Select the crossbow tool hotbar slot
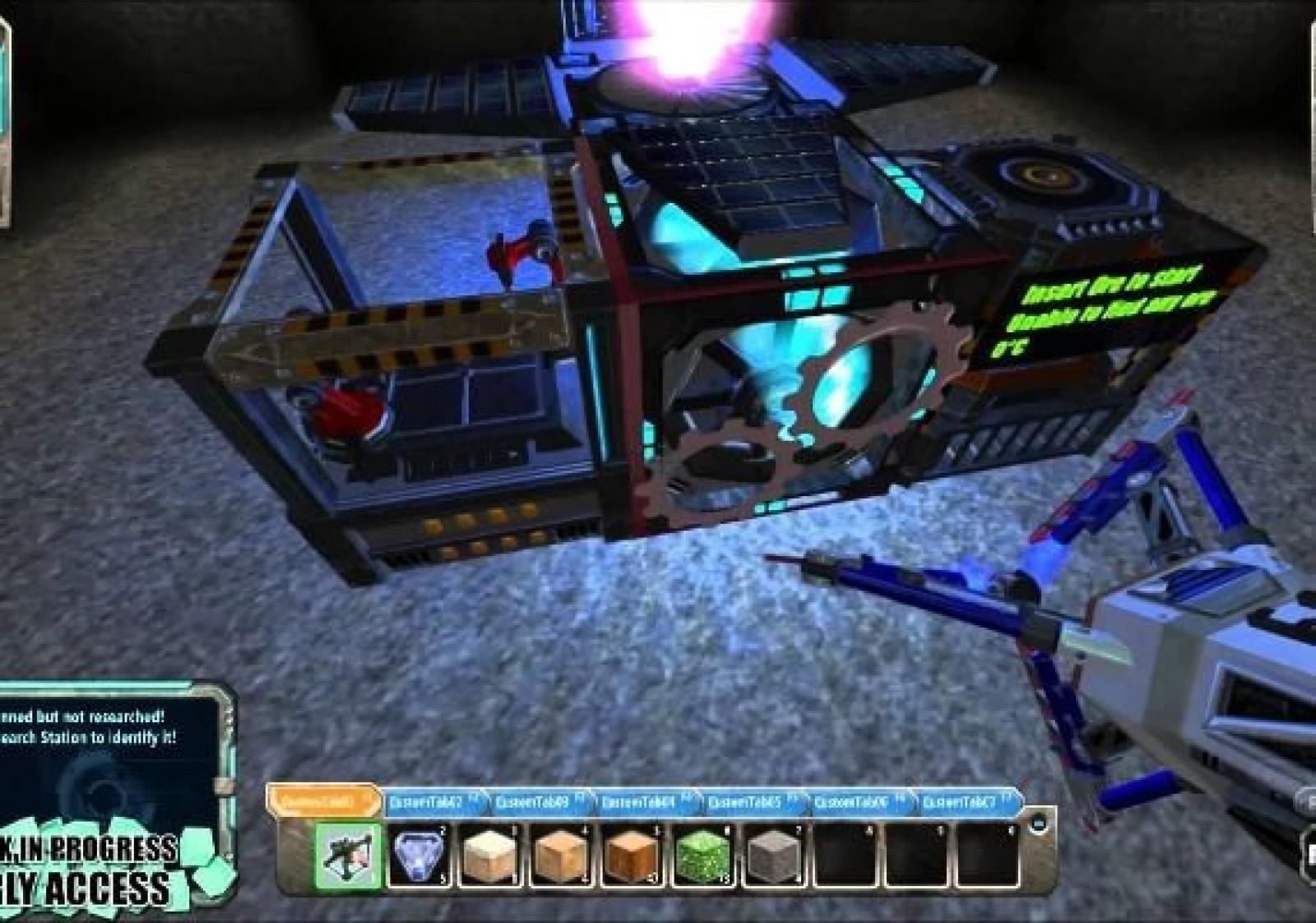 (x=350, y=856)
